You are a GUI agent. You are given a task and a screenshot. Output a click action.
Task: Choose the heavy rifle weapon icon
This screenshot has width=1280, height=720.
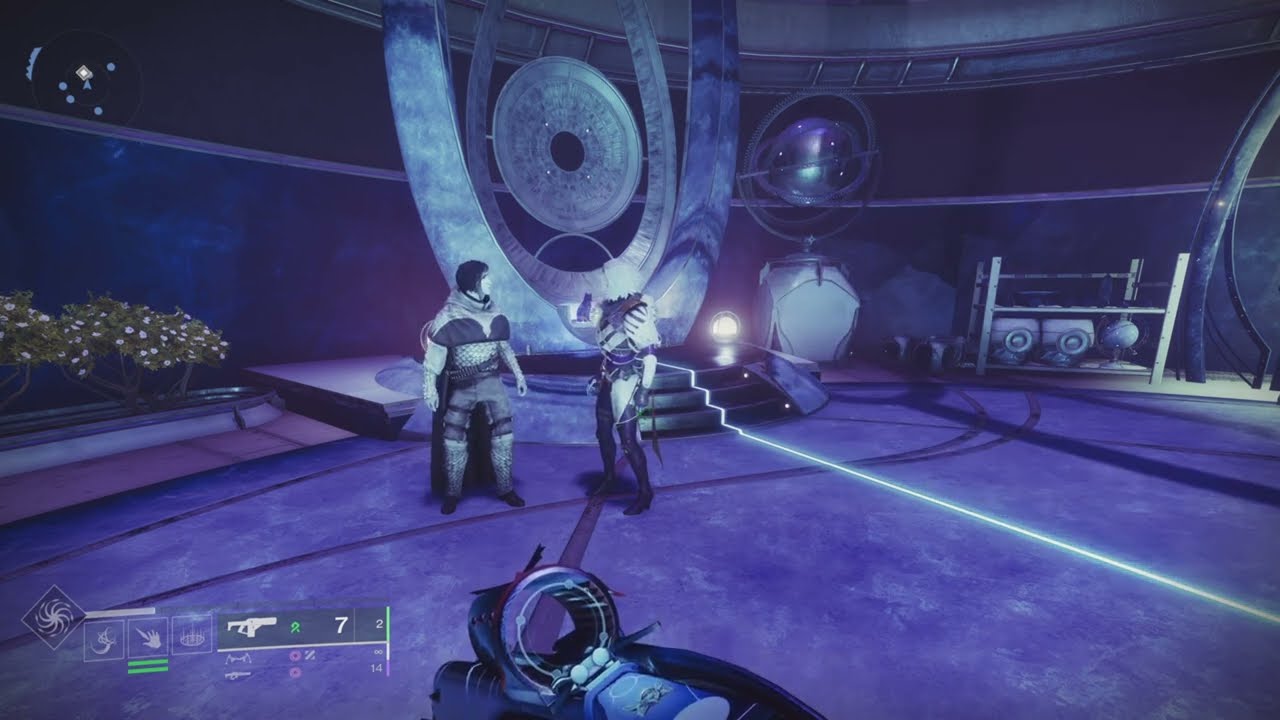pyautogui.click(x=240, y=675)
